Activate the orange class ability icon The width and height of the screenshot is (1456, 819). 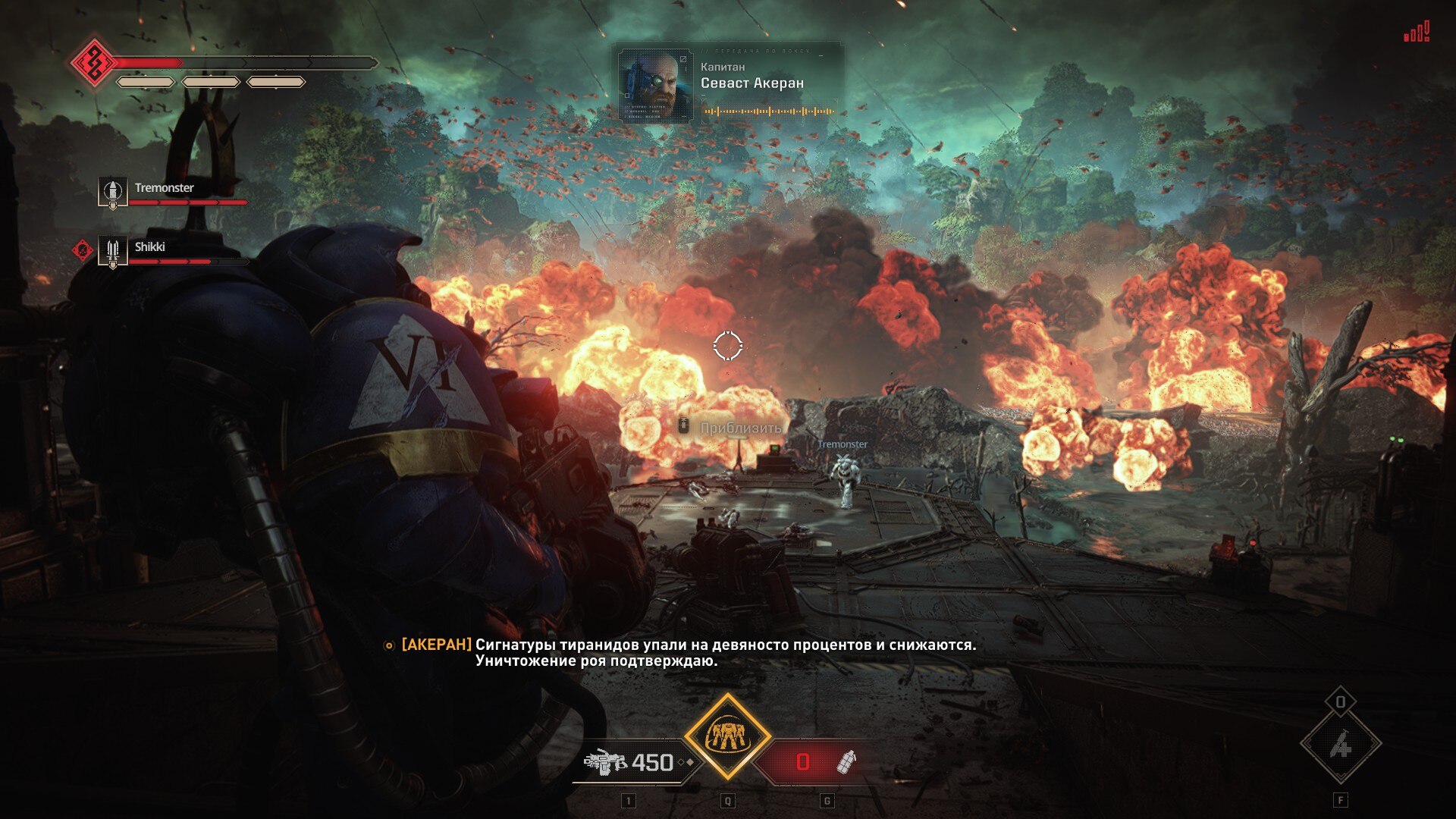pyautogui.click(x=727, y=736)
